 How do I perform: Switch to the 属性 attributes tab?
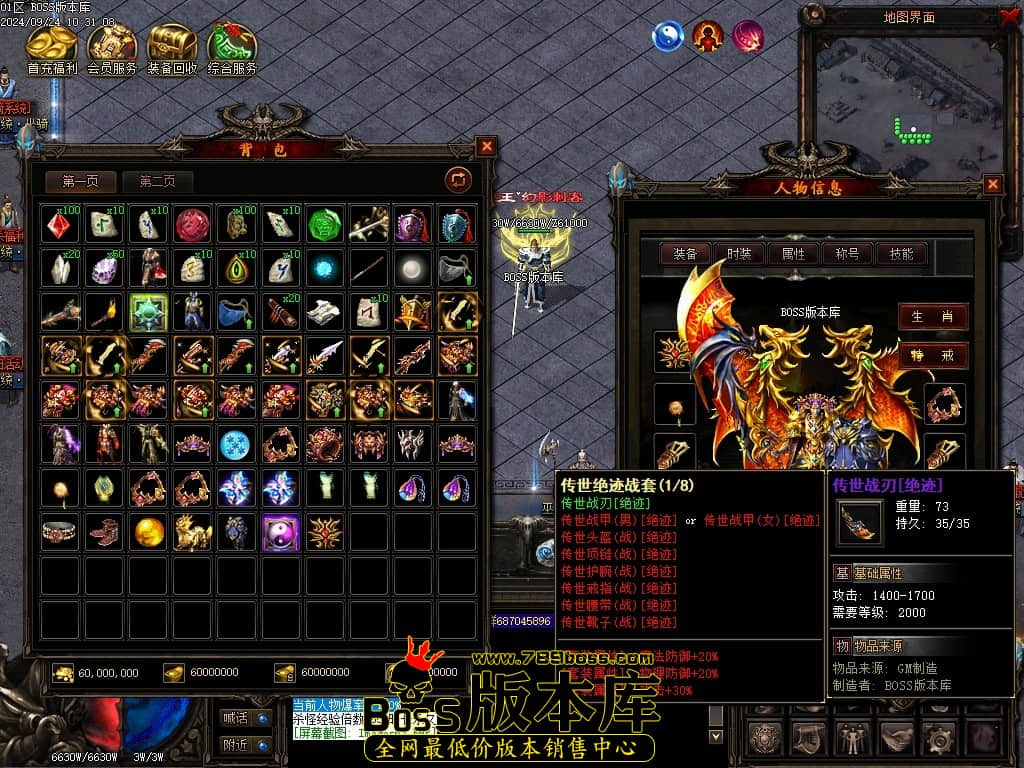coord(793,254)
